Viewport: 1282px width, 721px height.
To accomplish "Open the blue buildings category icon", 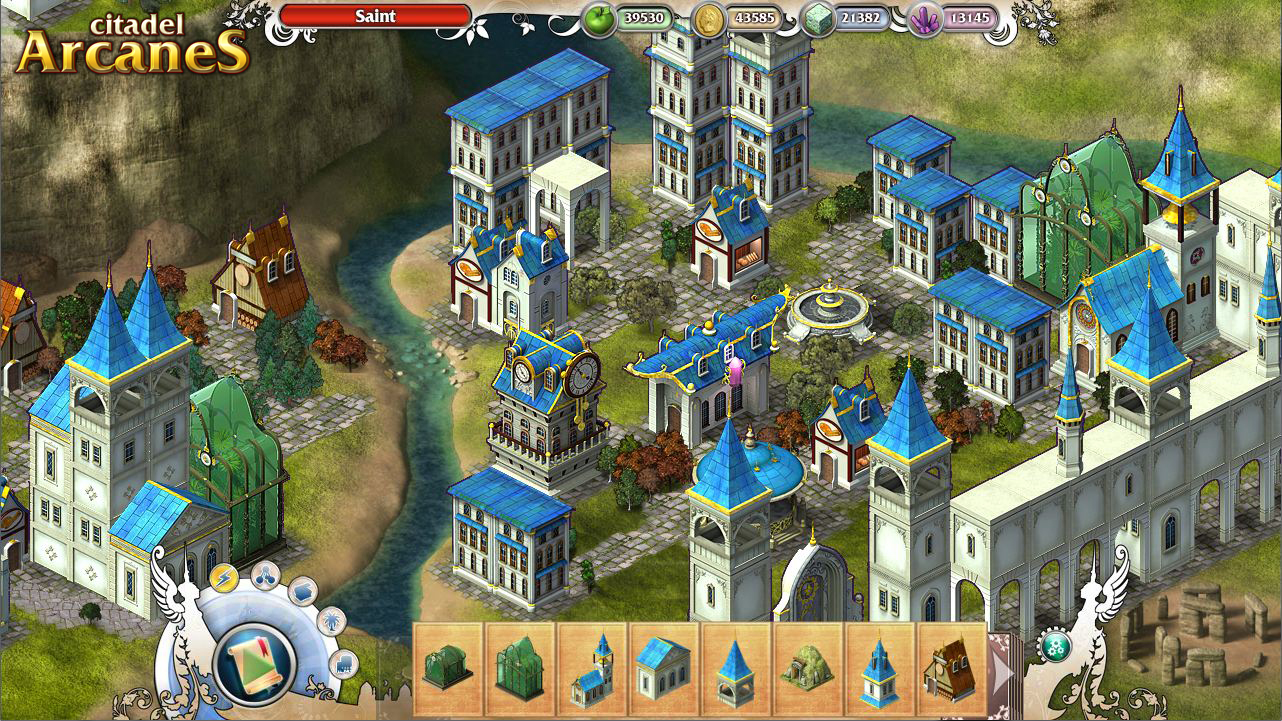I will 343,662.
